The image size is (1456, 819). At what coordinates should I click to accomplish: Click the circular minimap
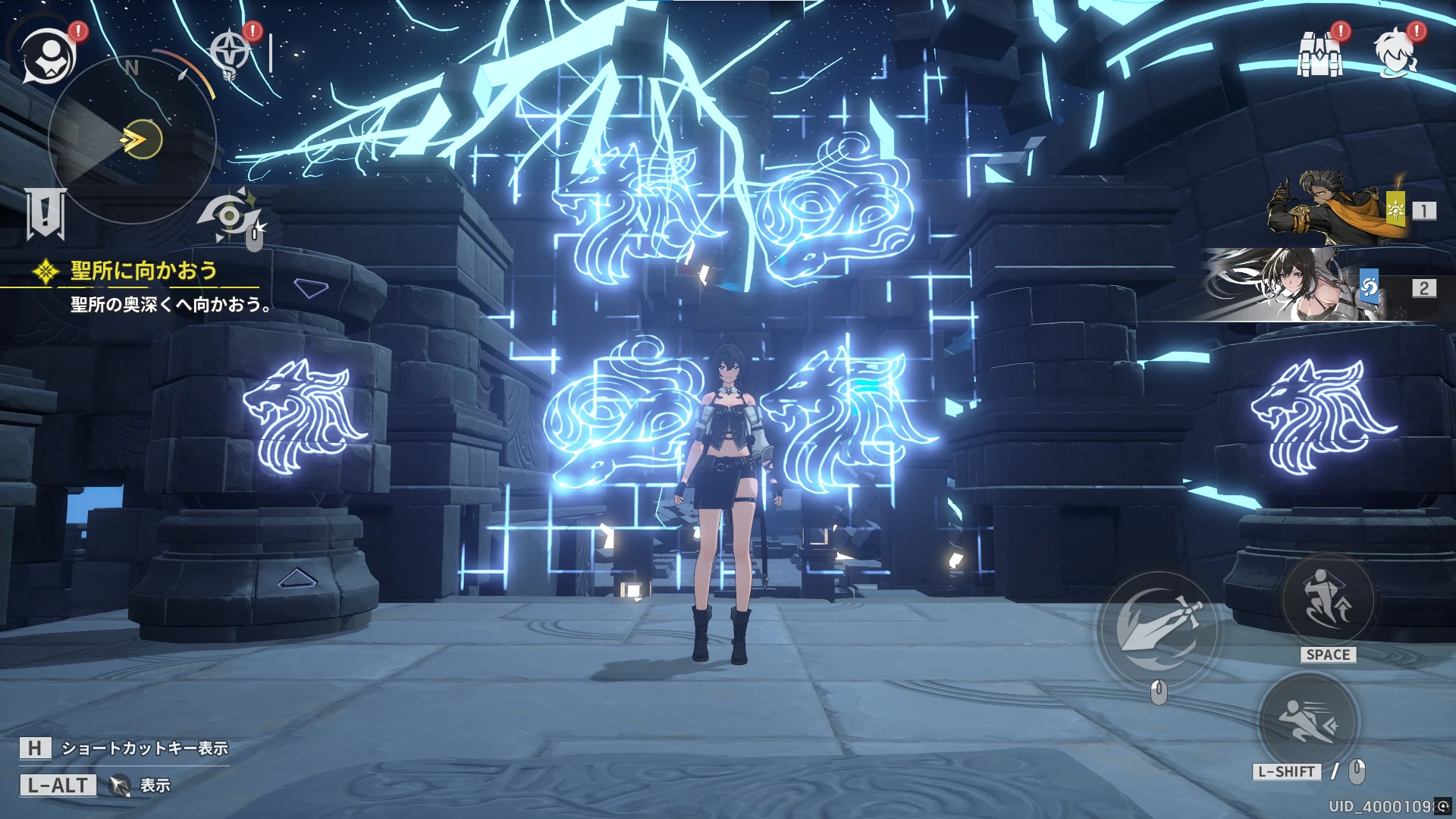coord(133,140)
